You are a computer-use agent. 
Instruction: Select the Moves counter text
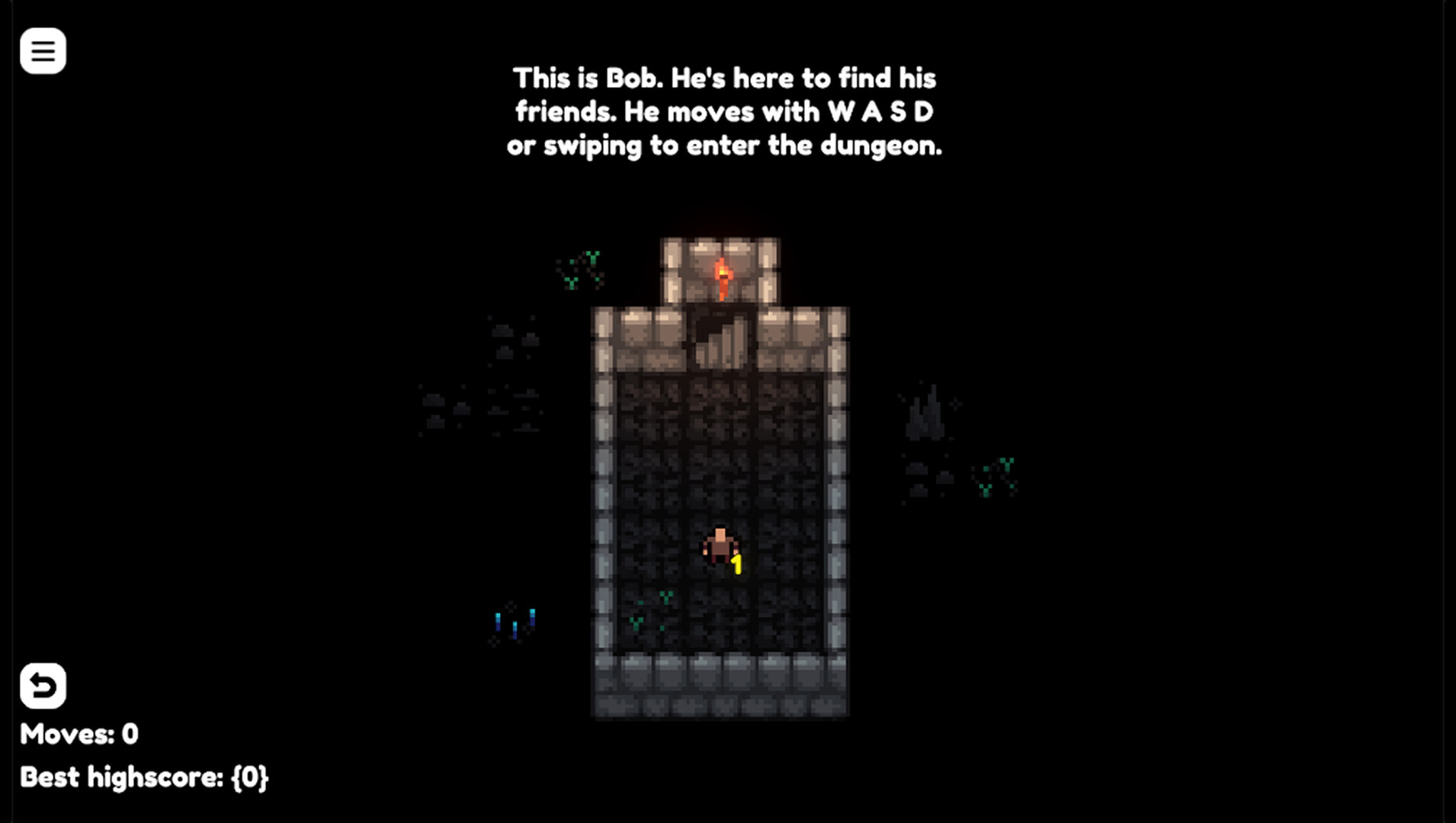[x=79, y=734]
